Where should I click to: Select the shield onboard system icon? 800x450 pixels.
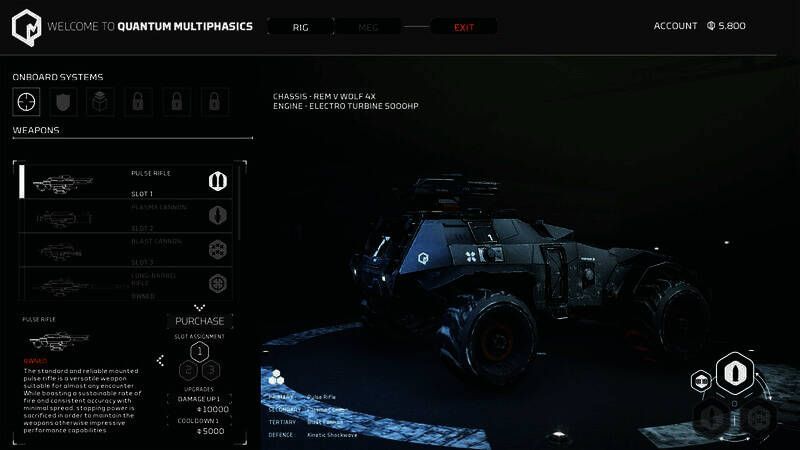[x=64, y=101]
